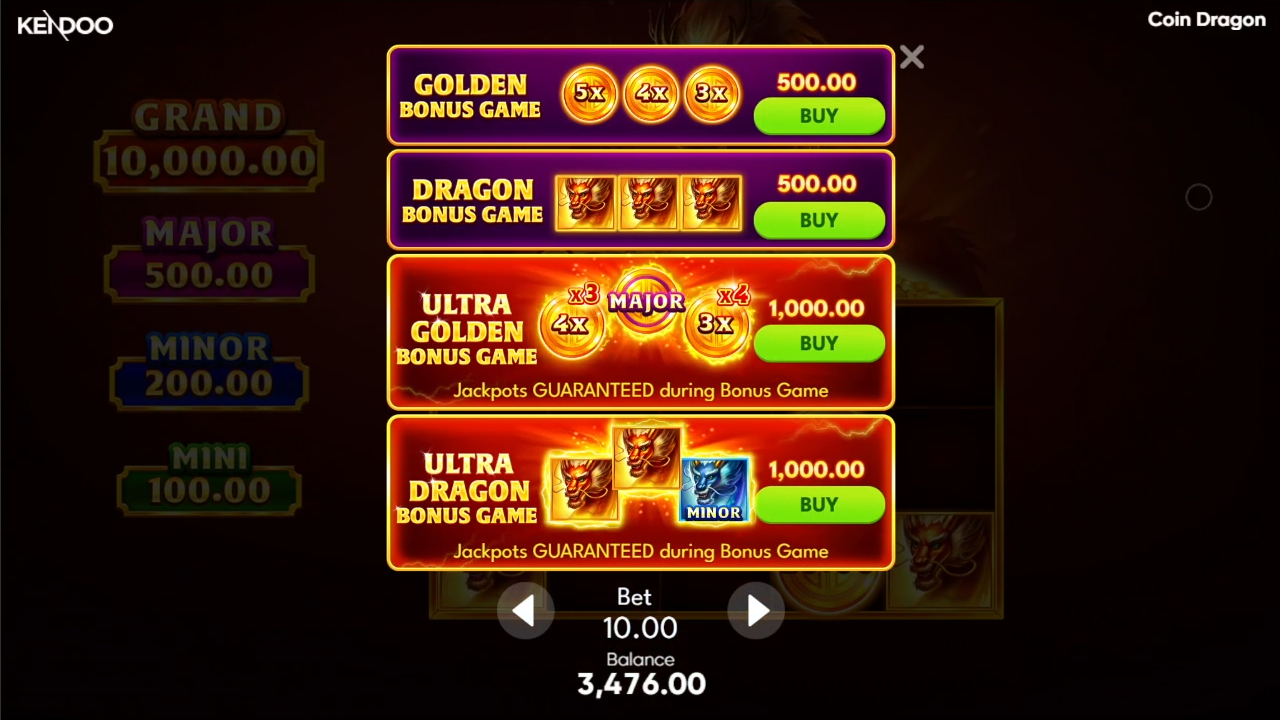This screenshot has width=1280, height=720.
Task: Click the 5x golden coin icon
Action: pyautogui.click(x=589, y=94)
